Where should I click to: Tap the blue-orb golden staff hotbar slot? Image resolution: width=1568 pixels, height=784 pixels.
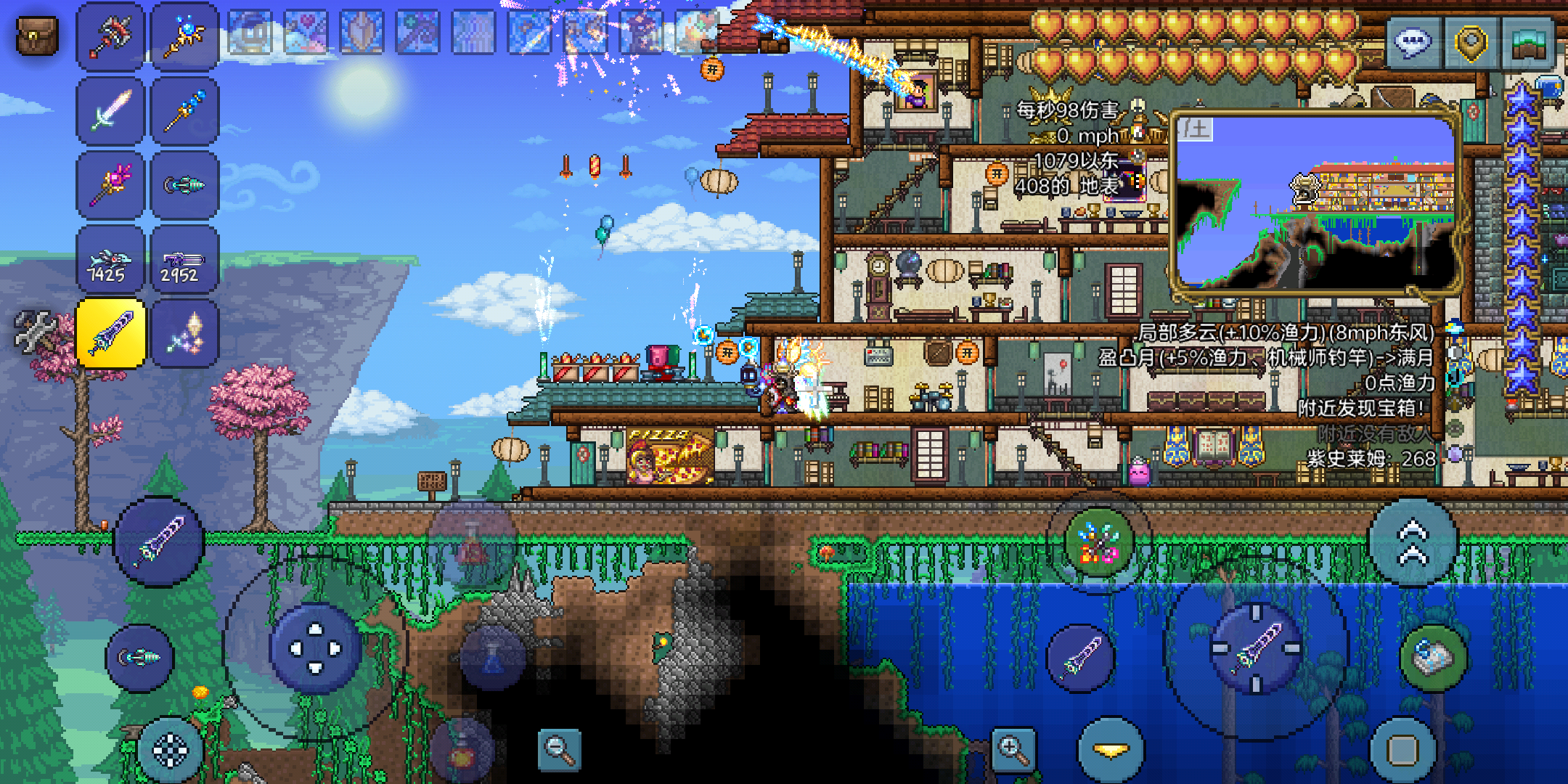(184, 36)
